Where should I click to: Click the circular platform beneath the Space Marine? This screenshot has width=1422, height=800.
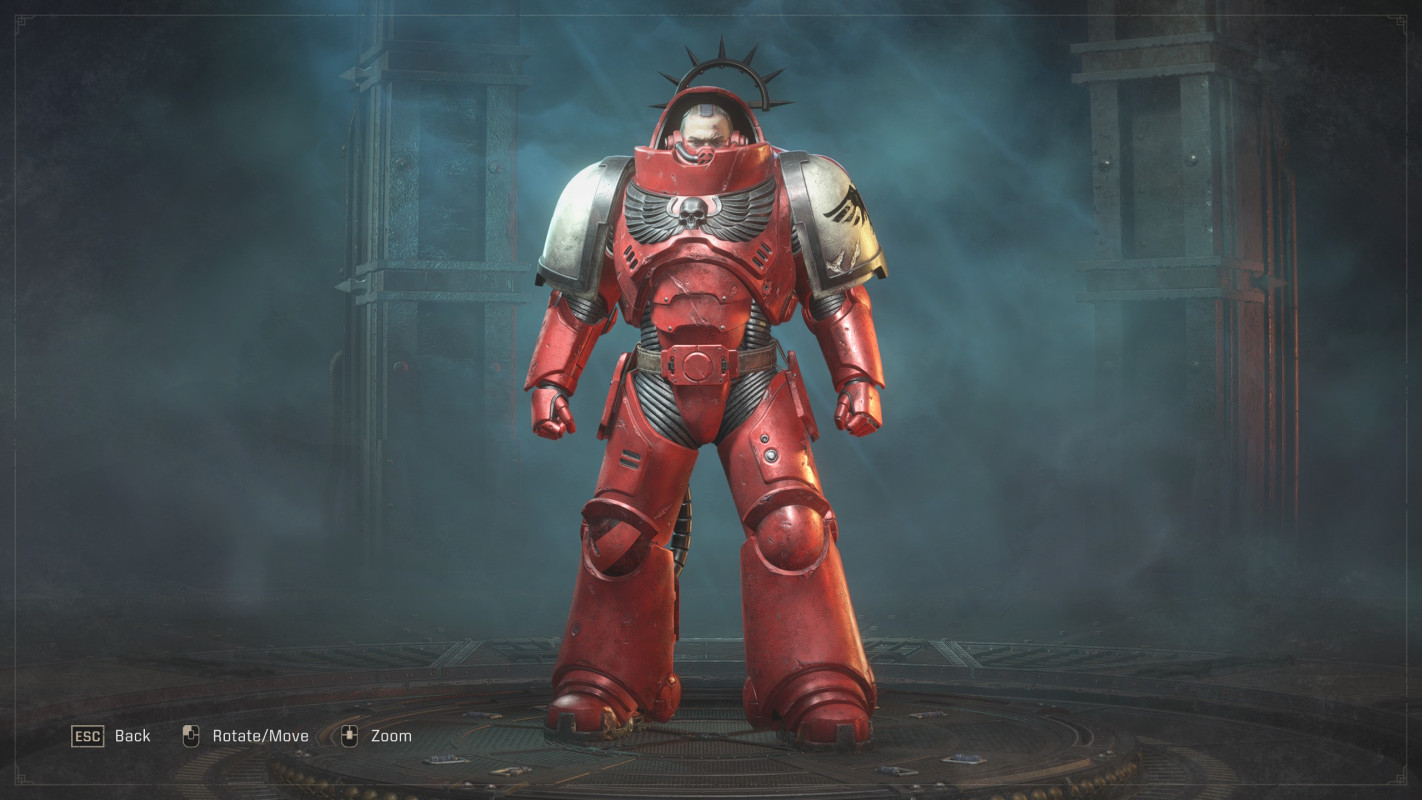(710, 745)
